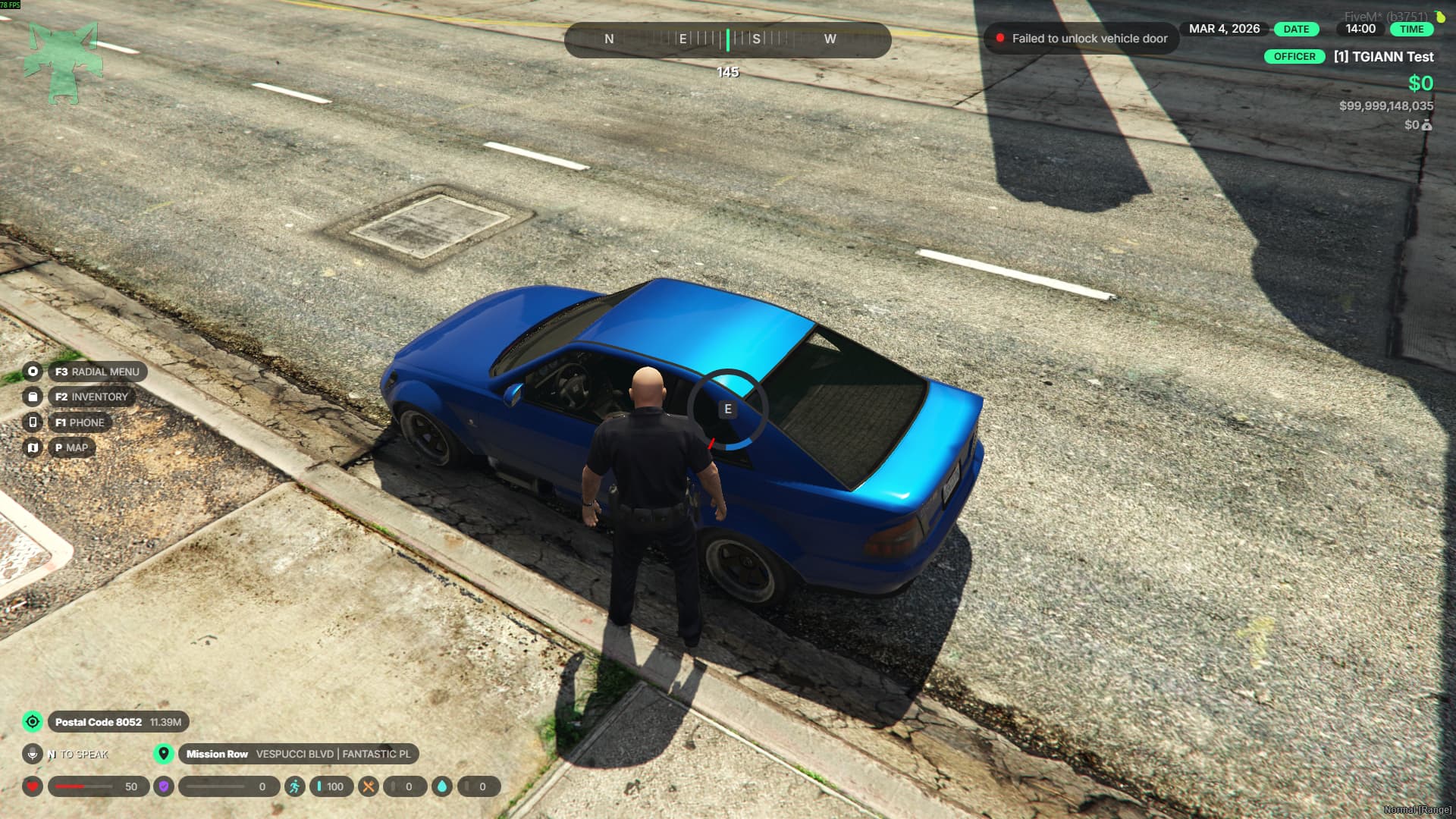Click the green OFFICER job badge
The image size is (1456, 819).
click(x=1294, y=57)
